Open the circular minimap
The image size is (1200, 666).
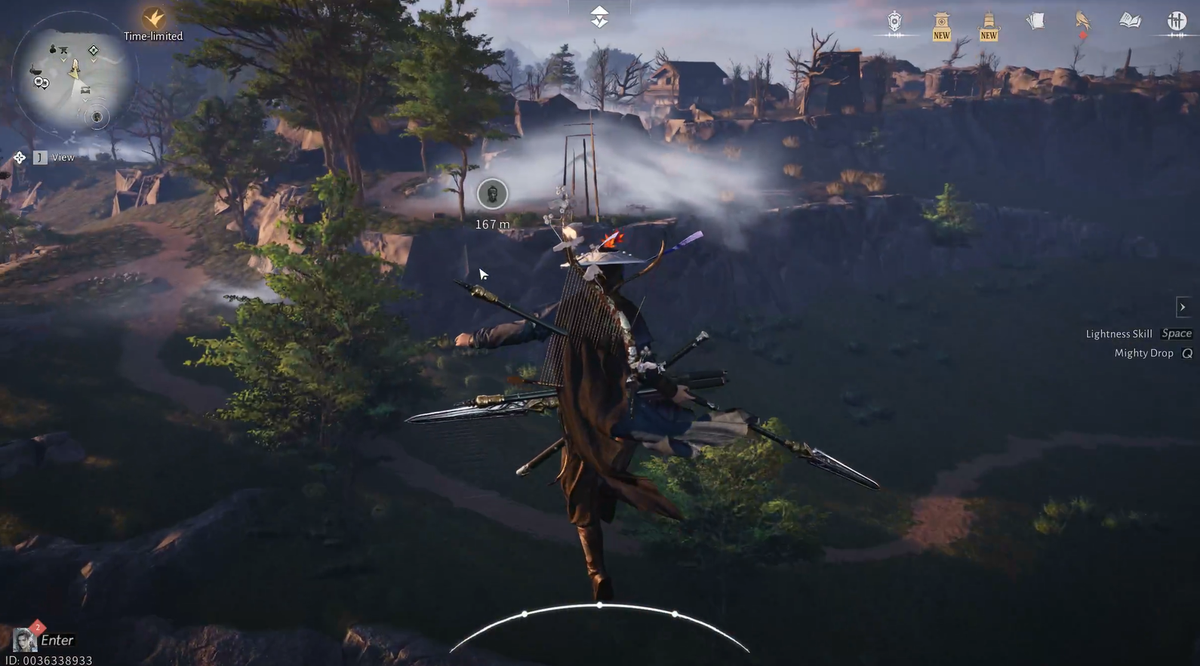pos(73,77)
